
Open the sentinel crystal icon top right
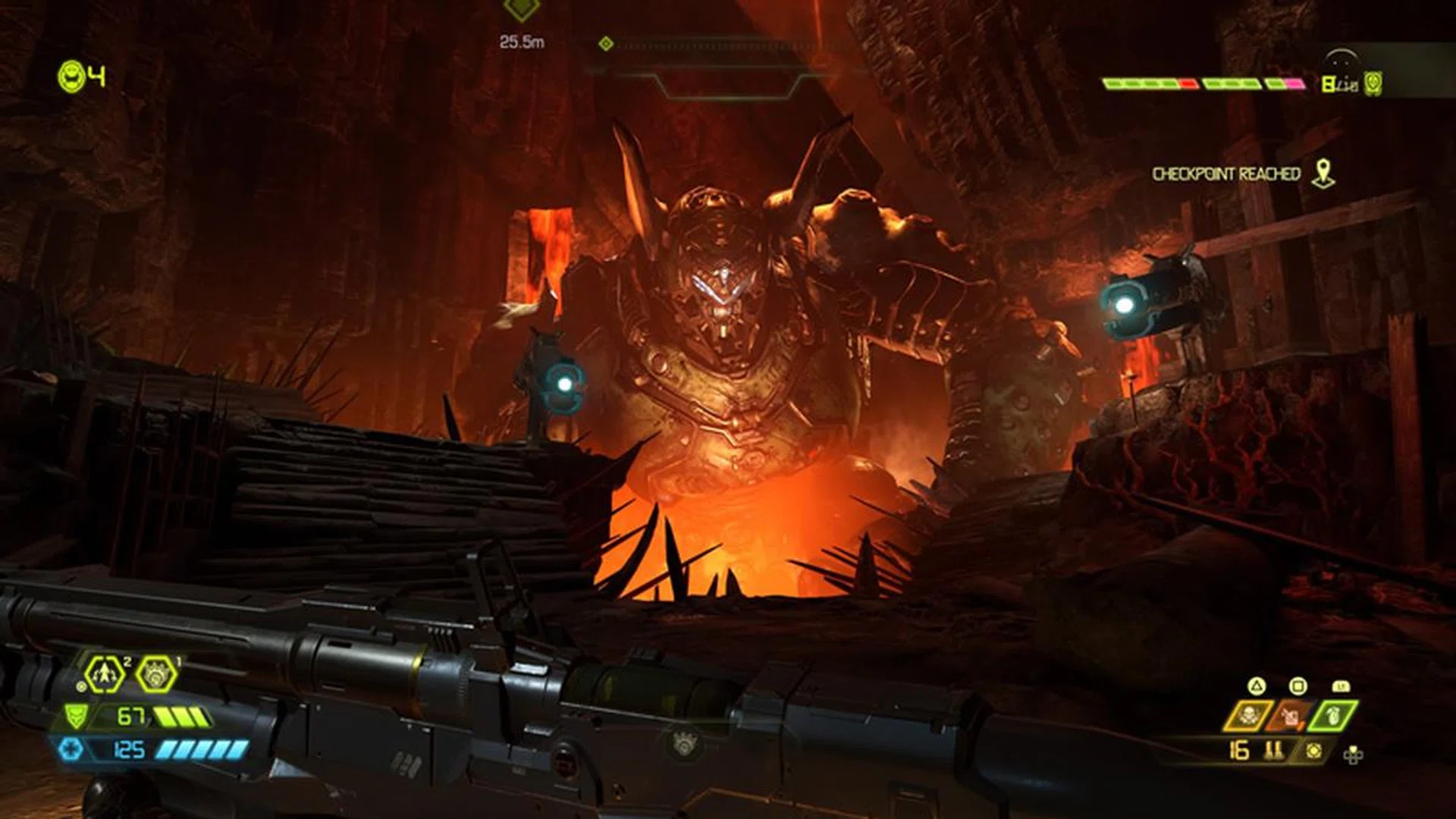click(x=1373, y=83)
